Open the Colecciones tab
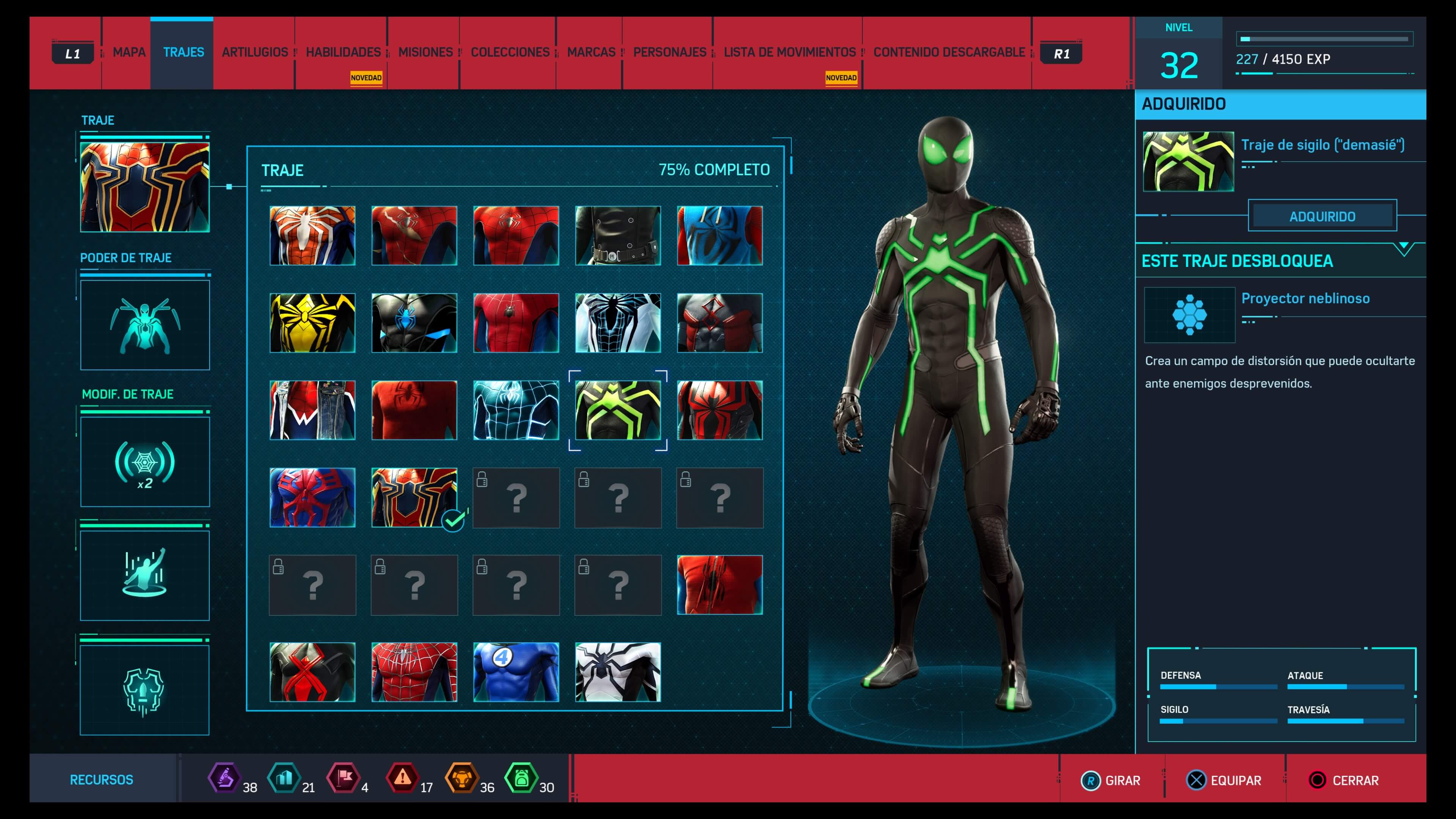The height and width of the screenshot is (819, 1456). (x=510, y=53)
